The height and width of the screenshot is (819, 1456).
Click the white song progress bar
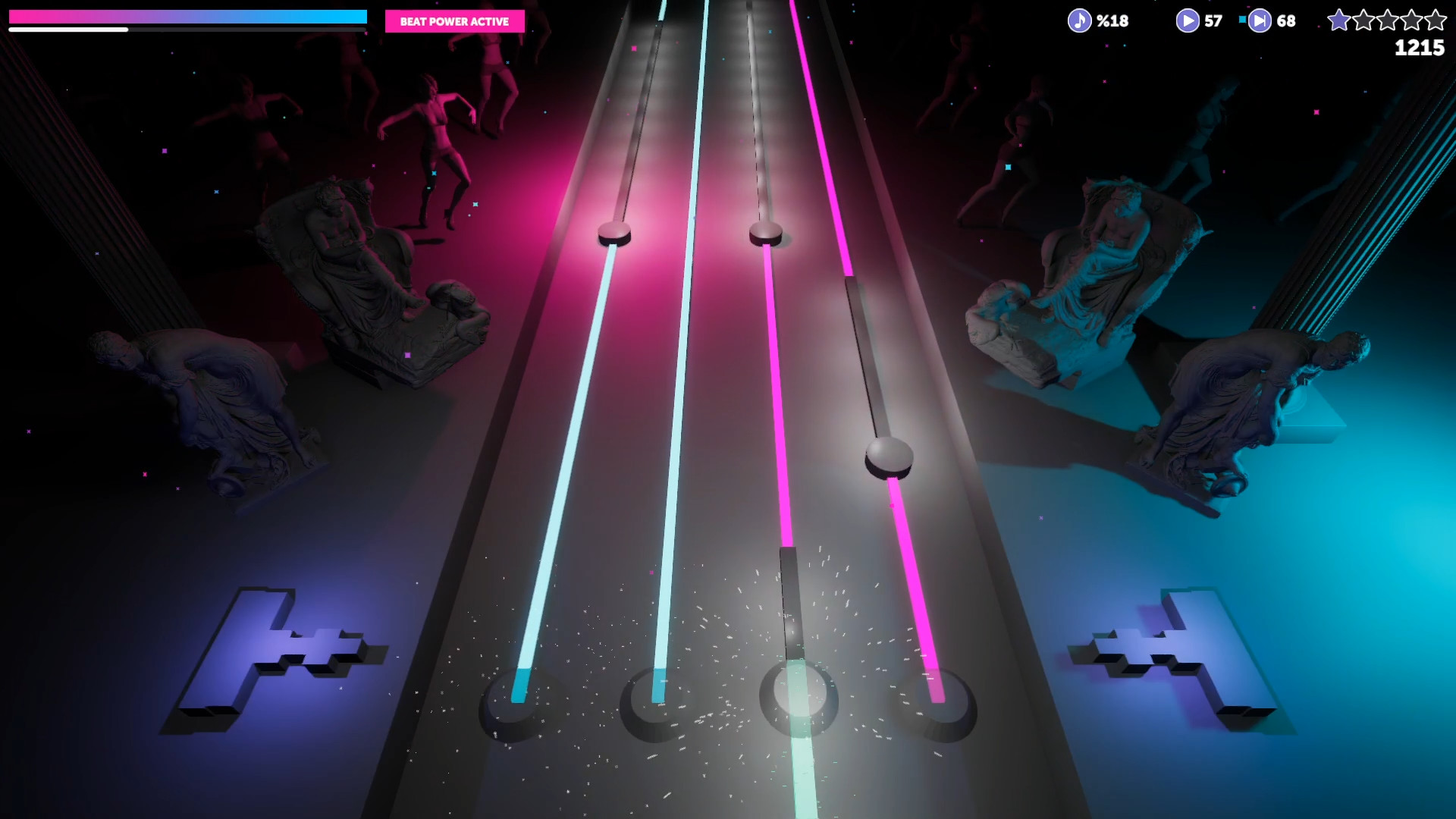(x=68, y=29)
